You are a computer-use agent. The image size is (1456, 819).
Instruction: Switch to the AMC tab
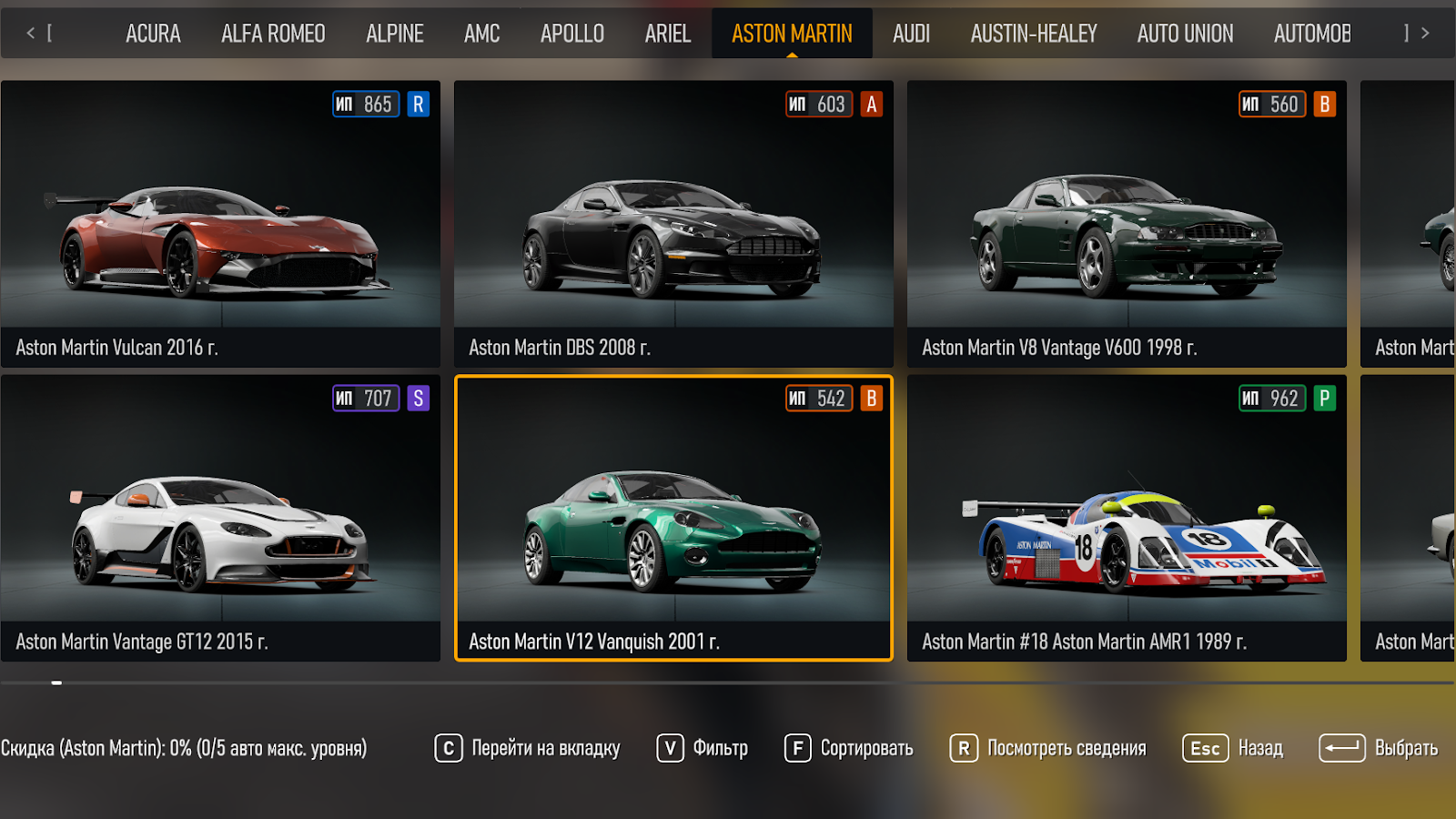pyautogui.click(x=481, y=34)
